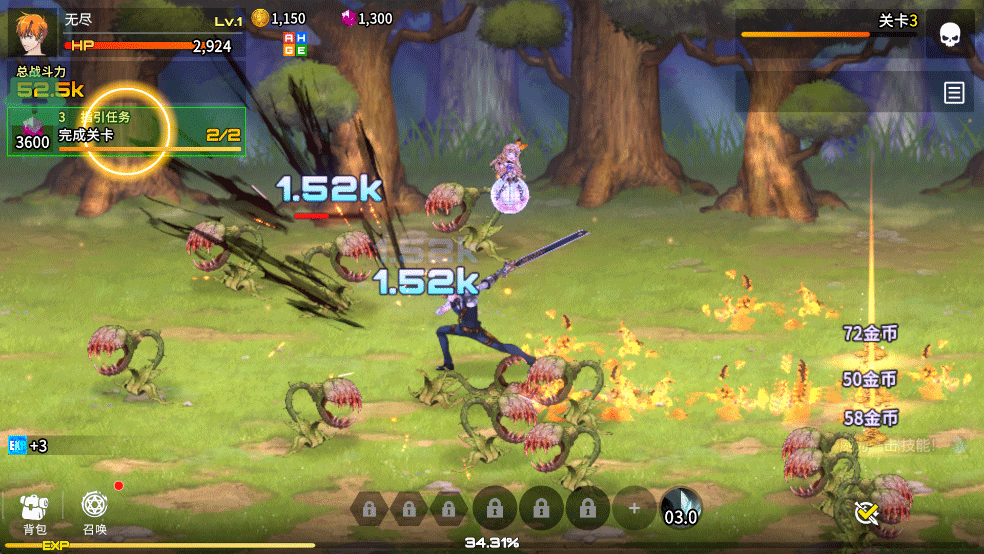
Task: Open the list menu icon
Action: [x=954, y=93]
